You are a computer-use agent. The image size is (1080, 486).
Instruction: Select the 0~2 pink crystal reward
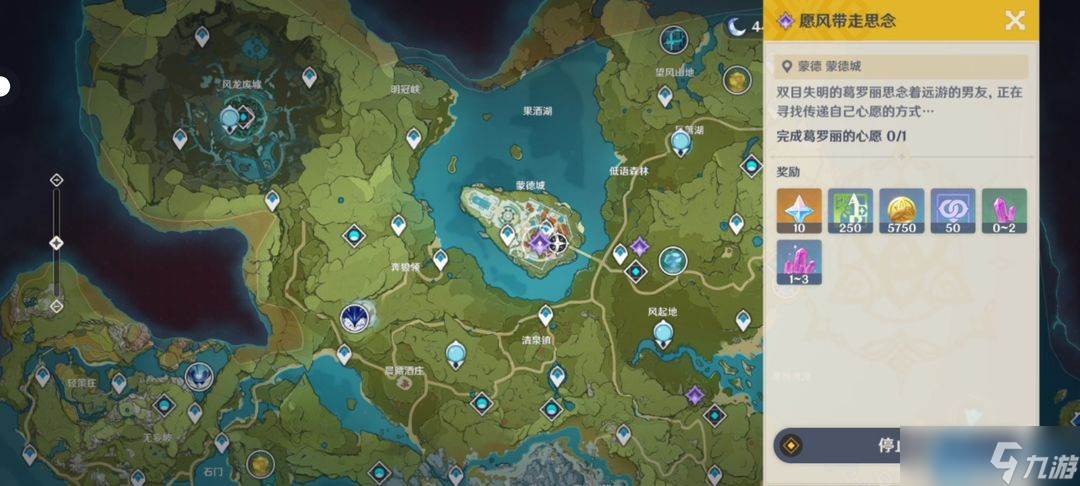[x=1003, y=211]
